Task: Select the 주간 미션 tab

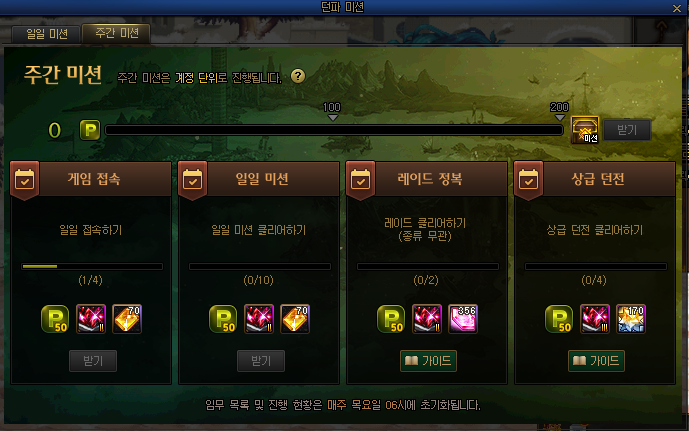Action: (115, 33)
